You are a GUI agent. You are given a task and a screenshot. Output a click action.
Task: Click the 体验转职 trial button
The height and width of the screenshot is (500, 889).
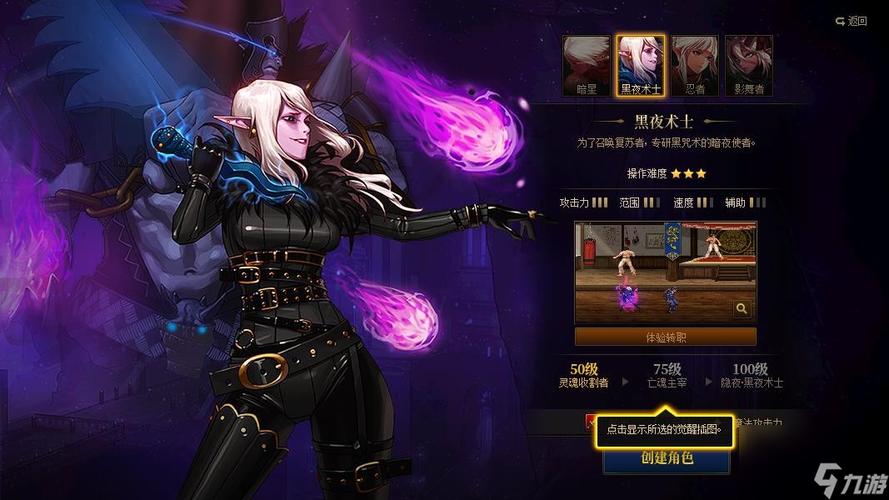tap(665, 337)
